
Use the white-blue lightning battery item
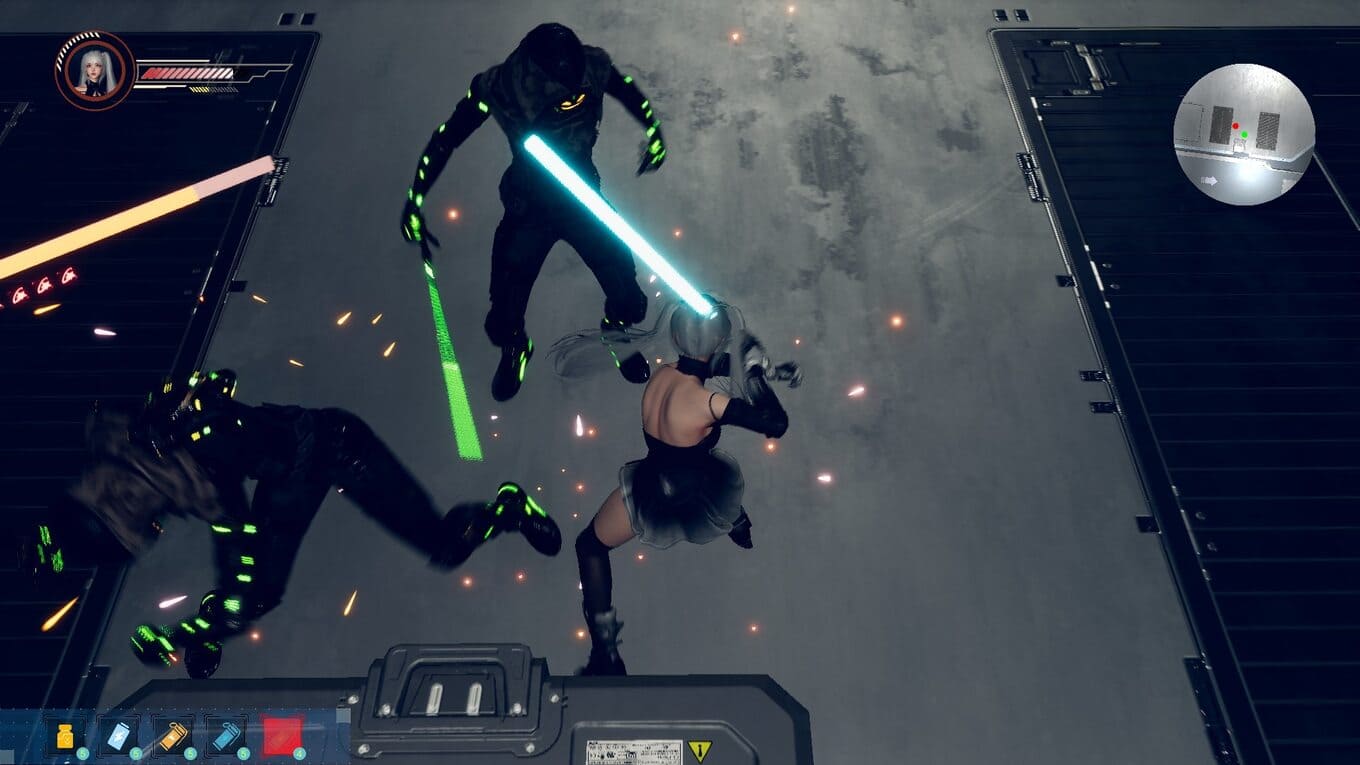(x=119, y=736)
